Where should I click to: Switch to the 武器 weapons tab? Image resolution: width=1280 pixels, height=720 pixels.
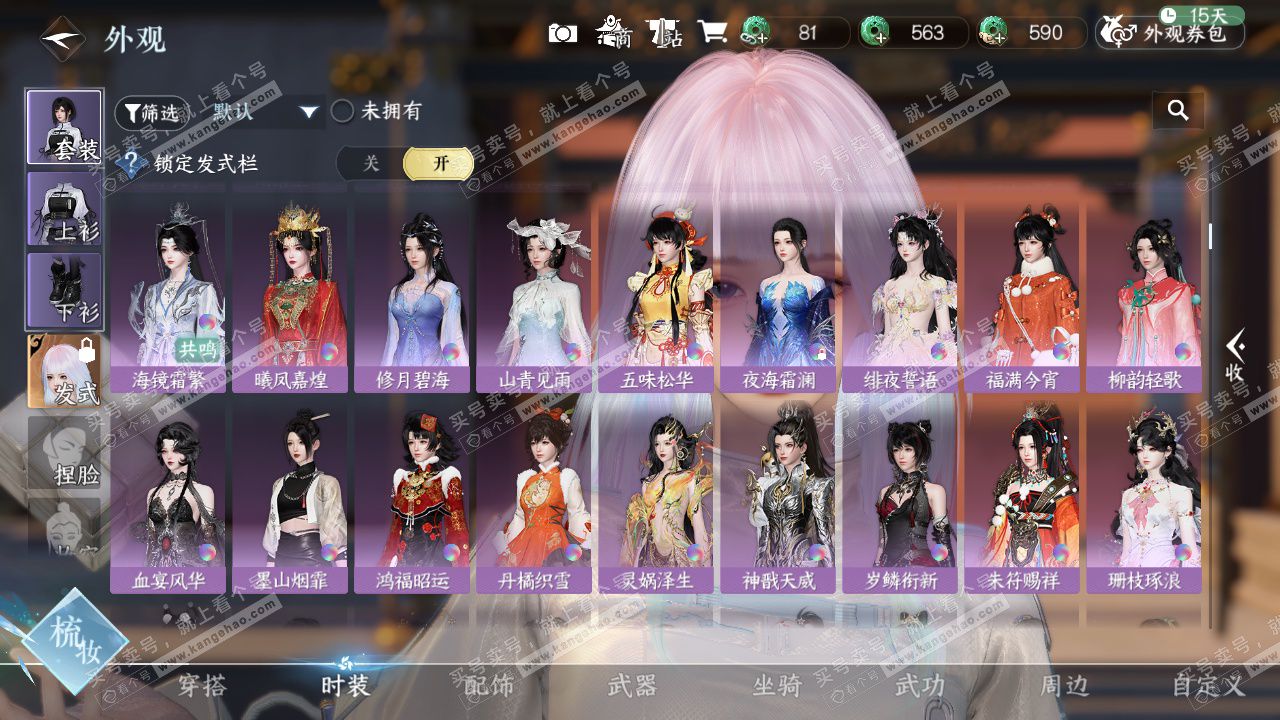pyautogui.click(x=632, y=685)
